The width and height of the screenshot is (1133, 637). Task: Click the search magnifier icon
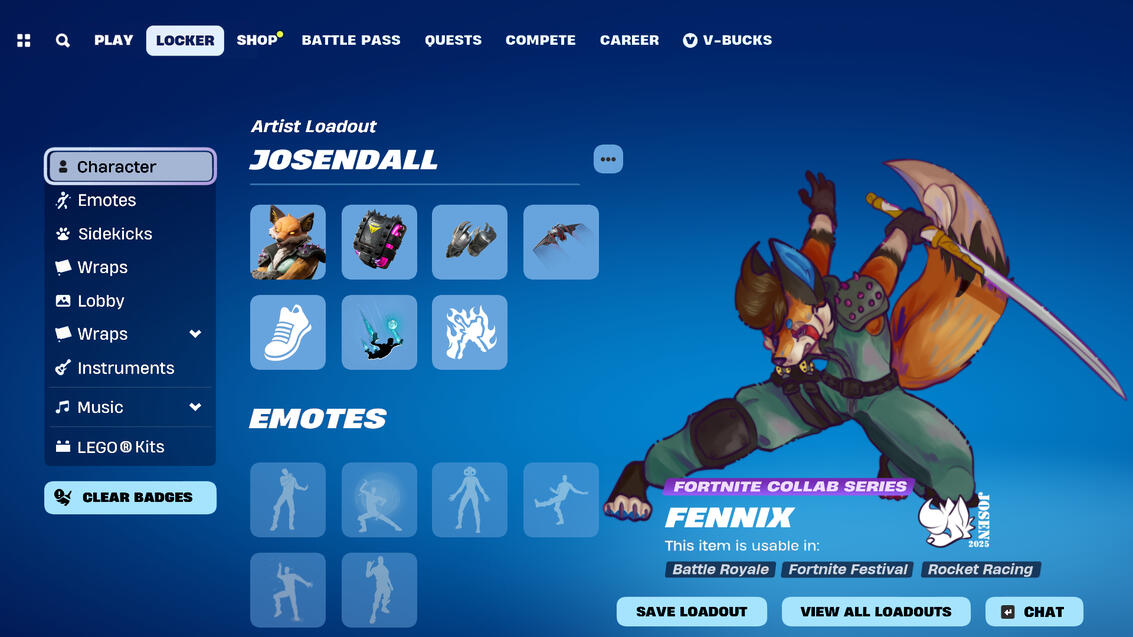click(63, 41)
